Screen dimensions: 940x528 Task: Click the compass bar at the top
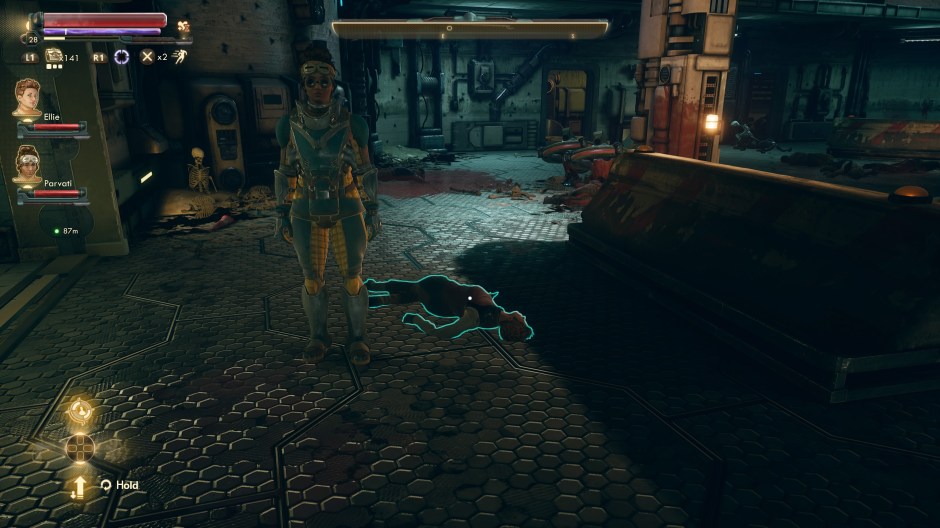click(x=470, y=29)
